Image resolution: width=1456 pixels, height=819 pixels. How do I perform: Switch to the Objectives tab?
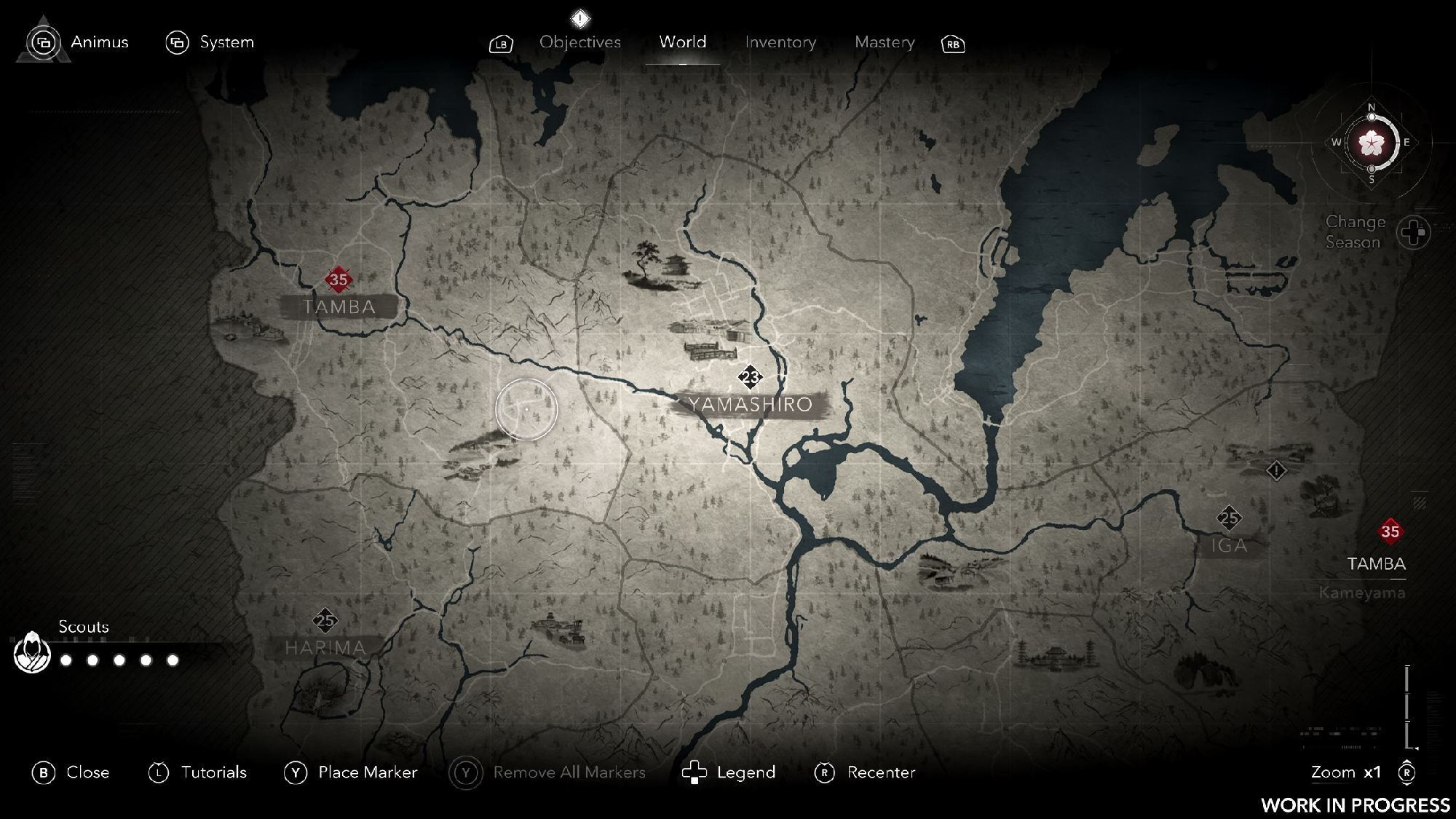(x=579, y=42)
